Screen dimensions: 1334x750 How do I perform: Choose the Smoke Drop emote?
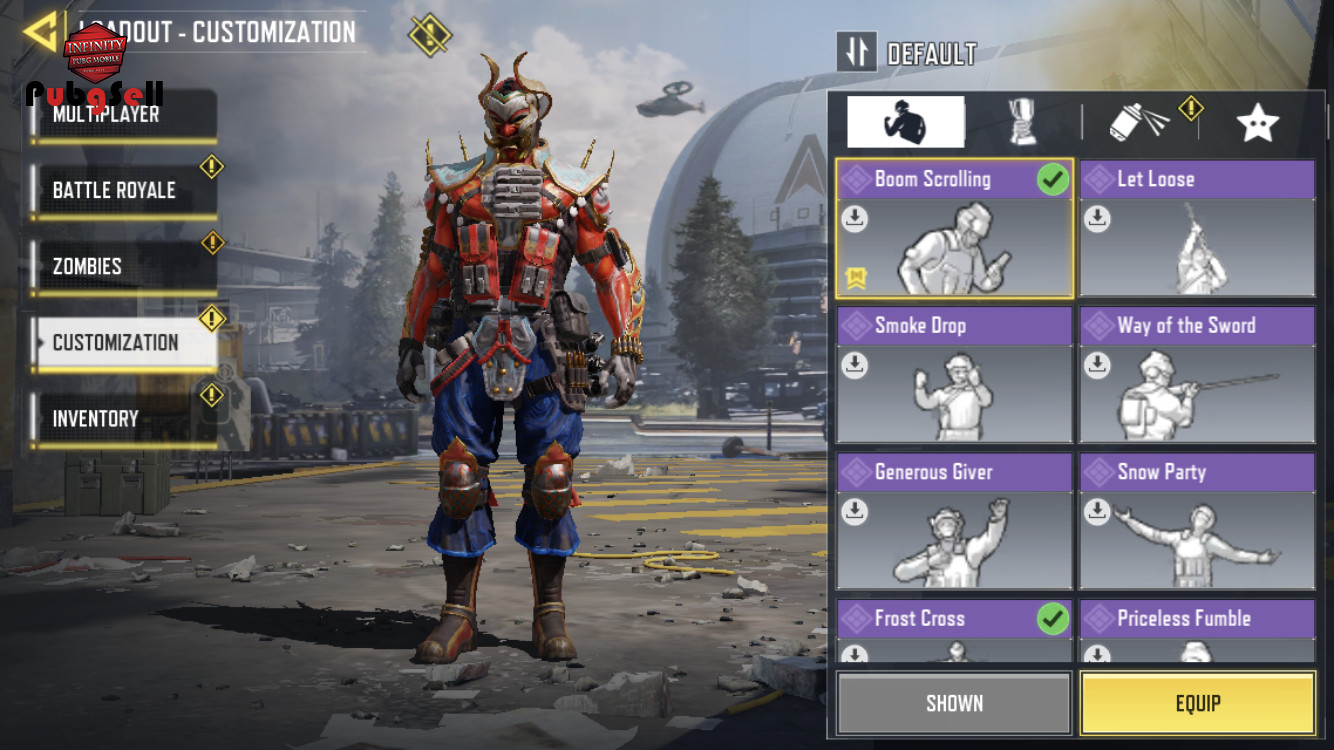[954, 375]
